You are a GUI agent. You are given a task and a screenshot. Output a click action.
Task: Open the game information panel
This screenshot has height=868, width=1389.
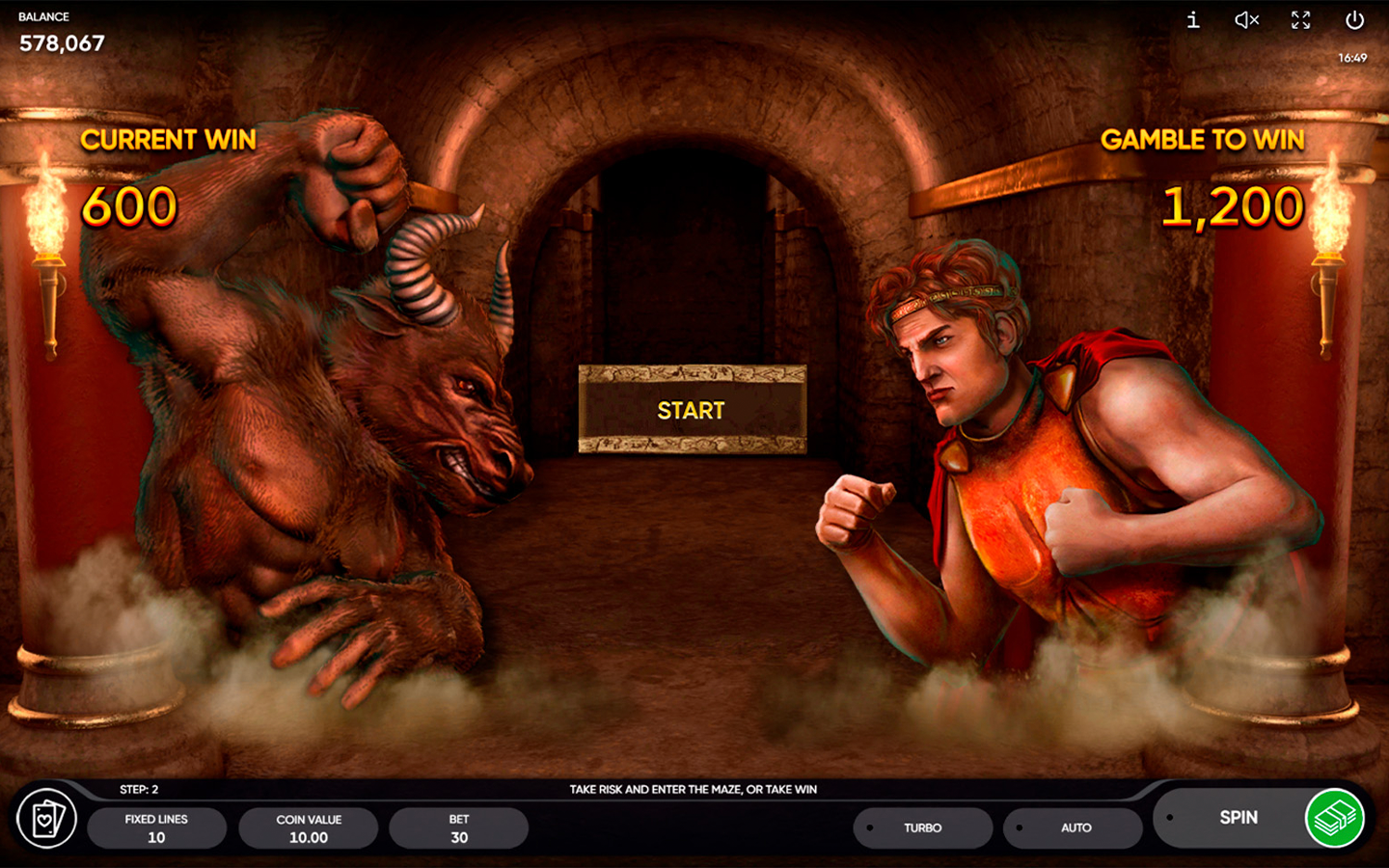coord(1191,20)
